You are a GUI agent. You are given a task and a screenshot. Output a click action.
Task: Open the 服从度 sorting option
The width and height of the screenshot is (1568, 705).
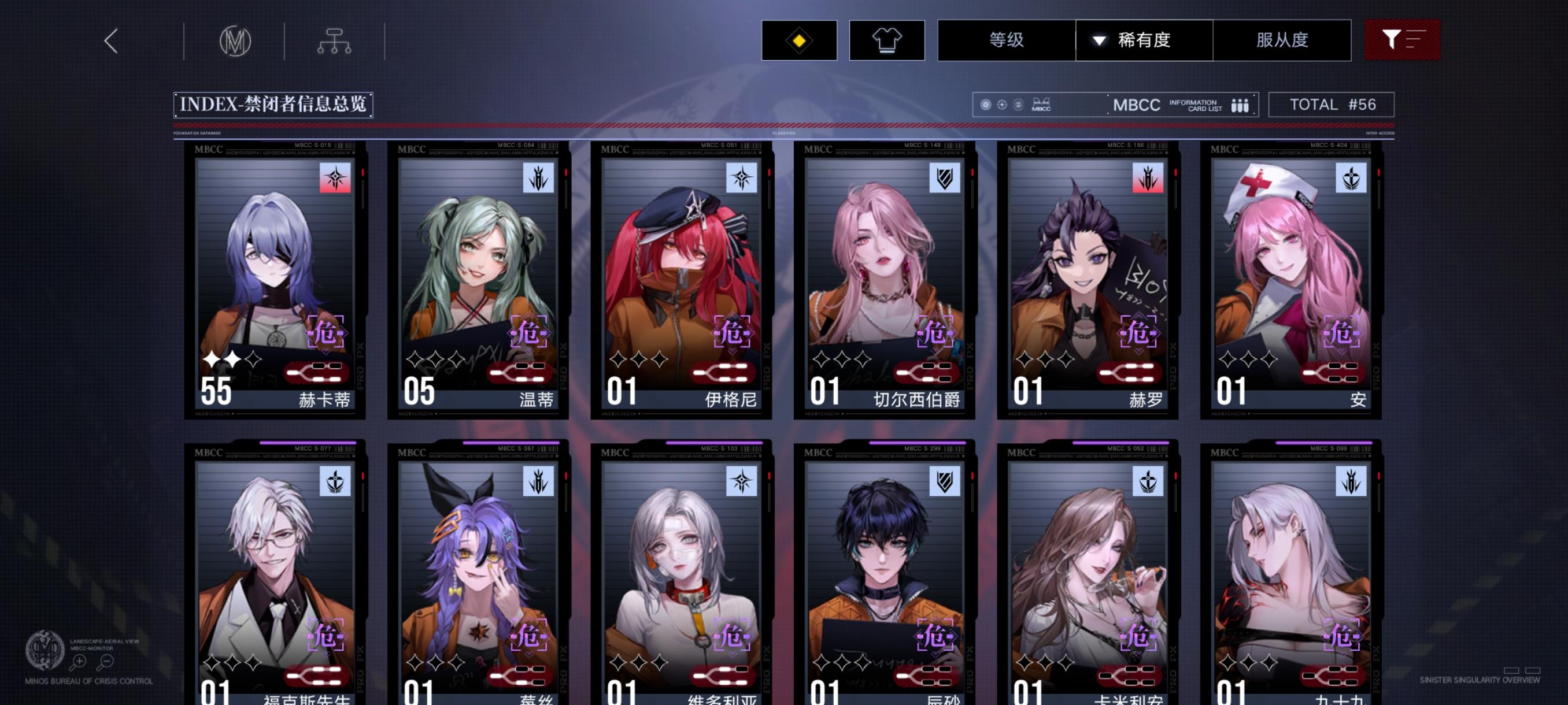pos(1282,40)
